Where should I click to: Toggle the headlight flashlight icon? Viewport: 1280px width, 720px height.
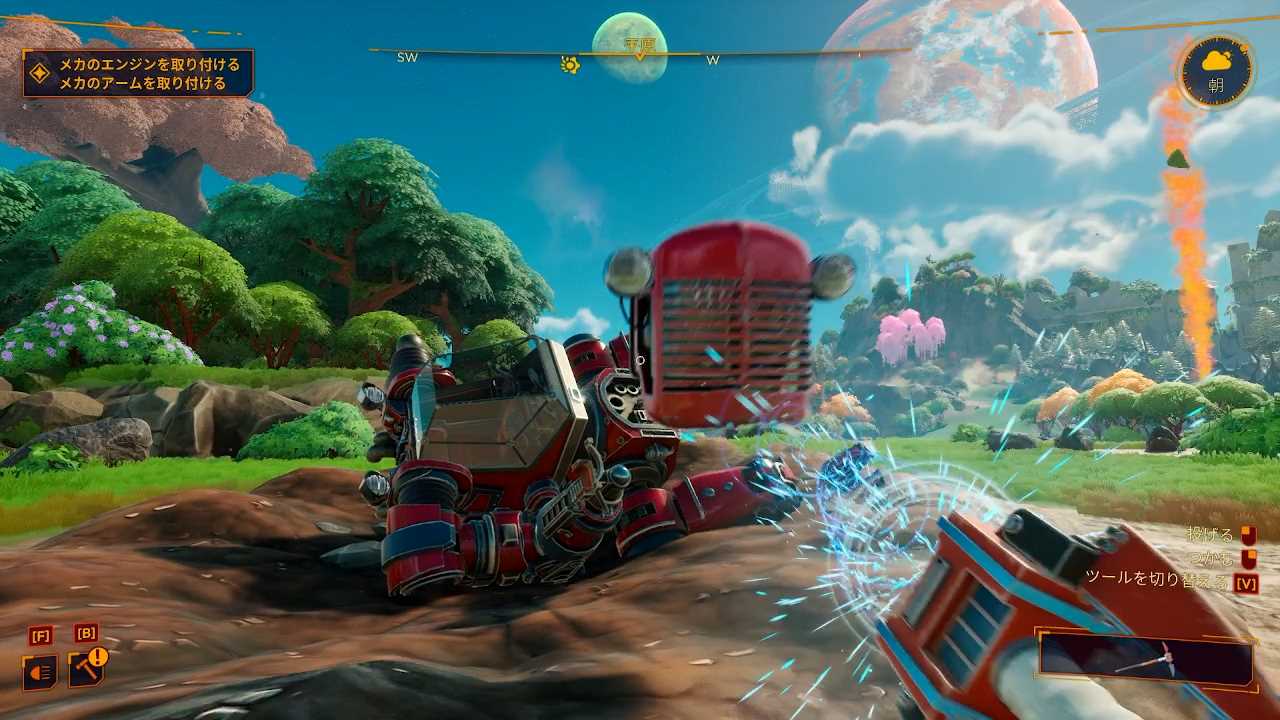tap(40, 672)
